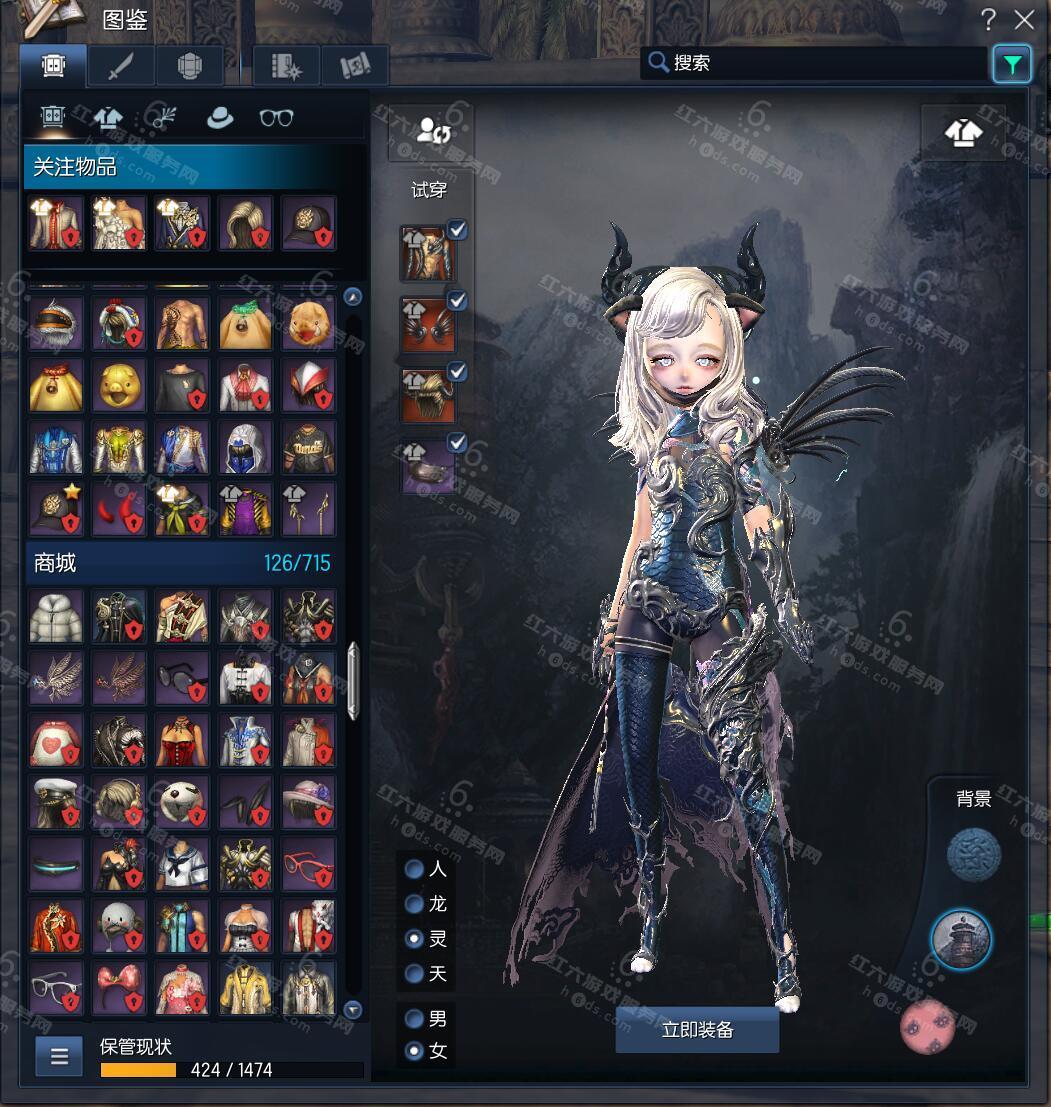Close the 图鉴 window

[1024, 19]
